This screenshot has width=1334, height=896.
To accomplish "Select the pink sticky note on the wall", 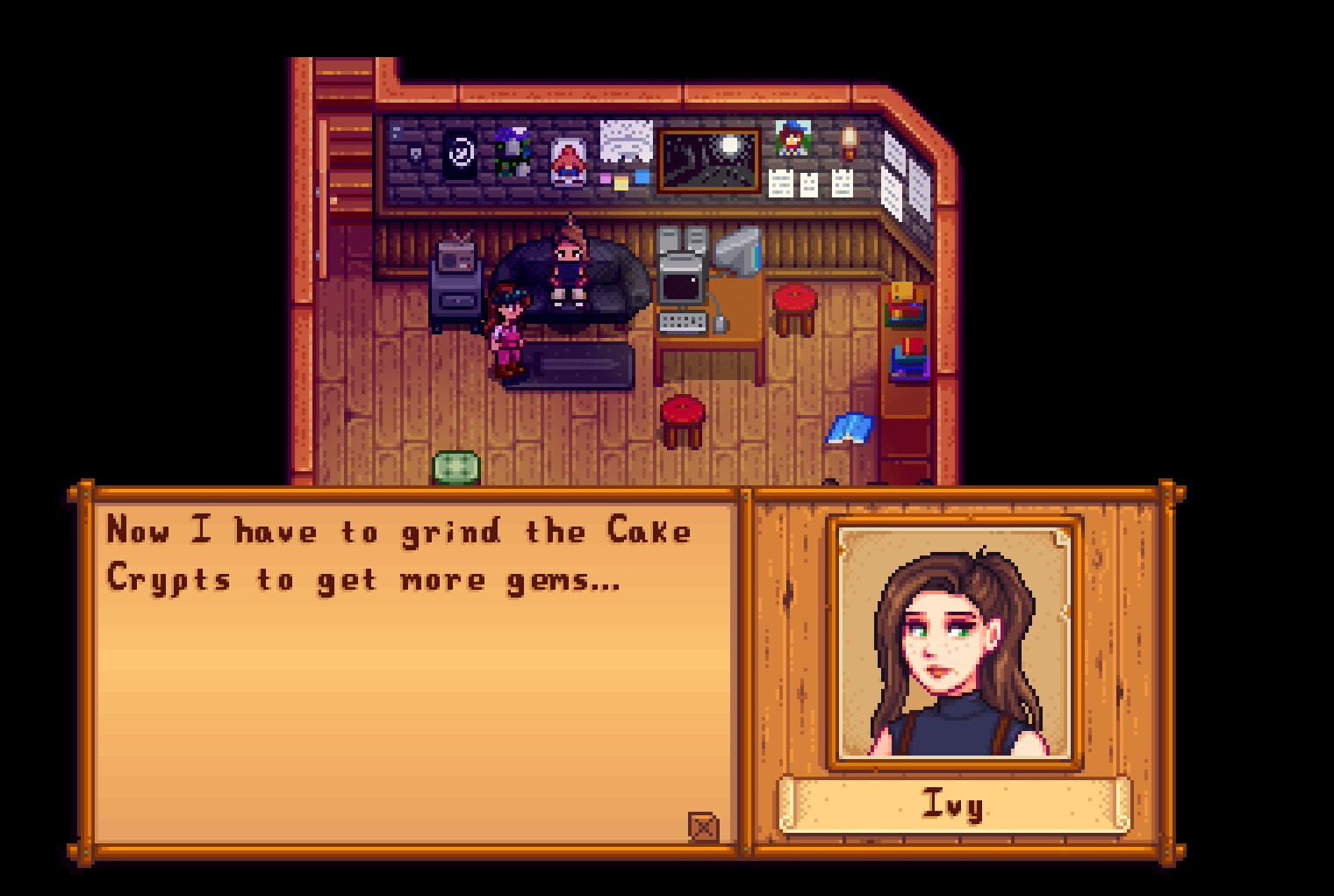I will 606,178.
